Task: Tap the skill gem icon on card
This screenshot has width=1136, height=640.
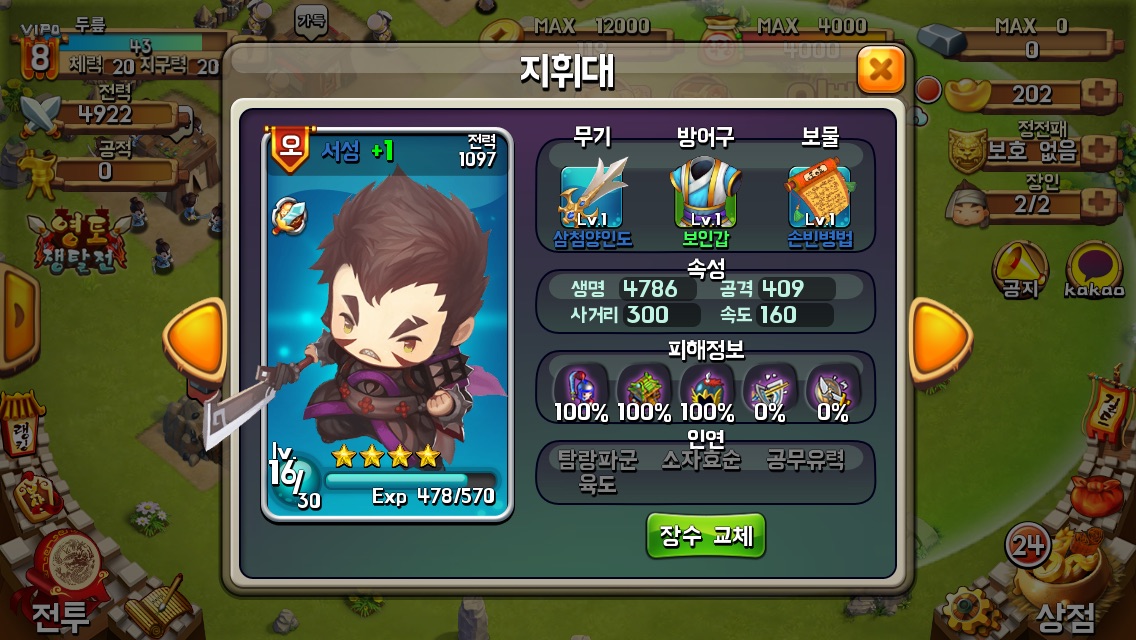Action: point(290,215)
